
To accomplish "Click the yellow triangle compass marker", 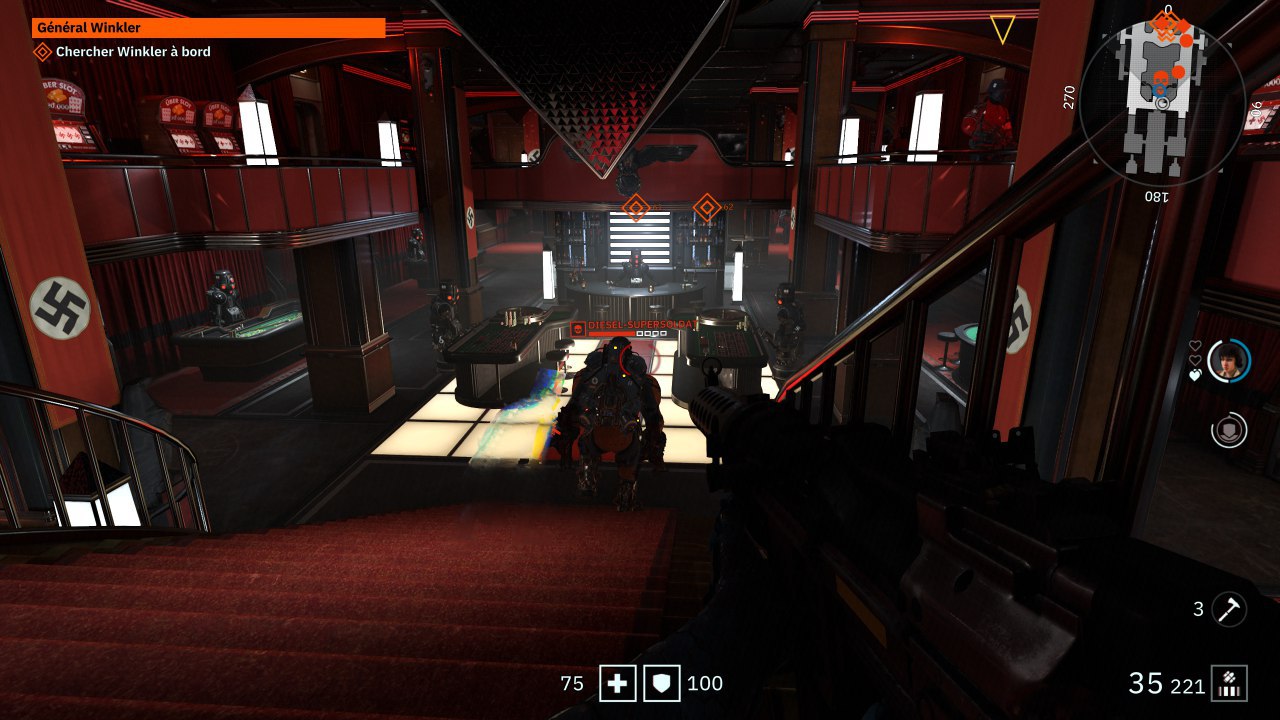I will tap(1002, 29).
